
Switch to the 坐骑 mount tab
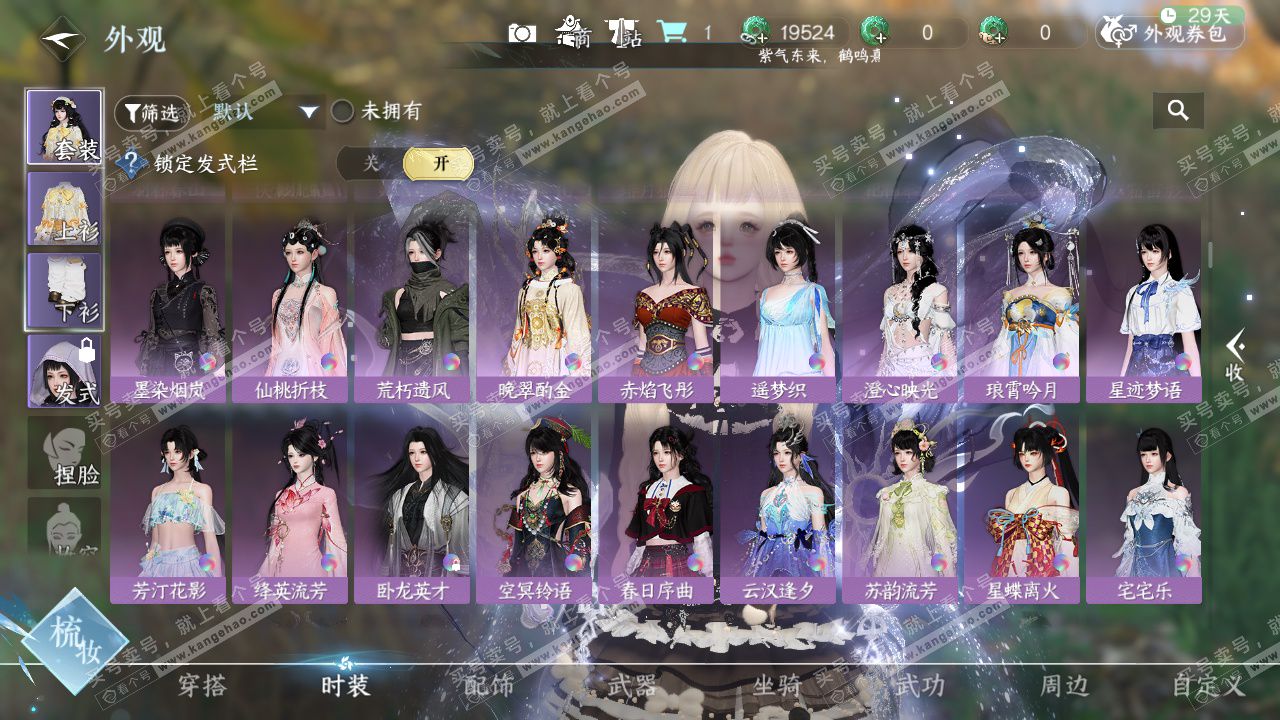pos(777,685)
